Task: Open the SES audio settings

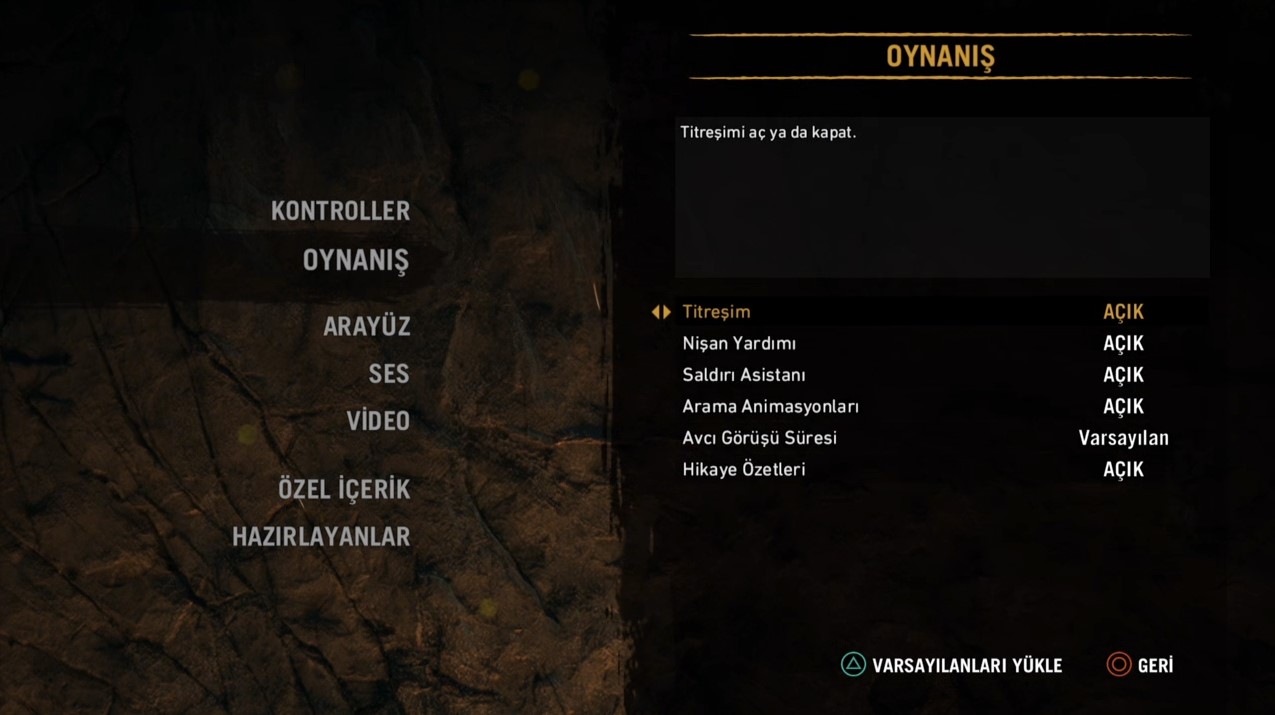Action: click(x=388, y=374)
